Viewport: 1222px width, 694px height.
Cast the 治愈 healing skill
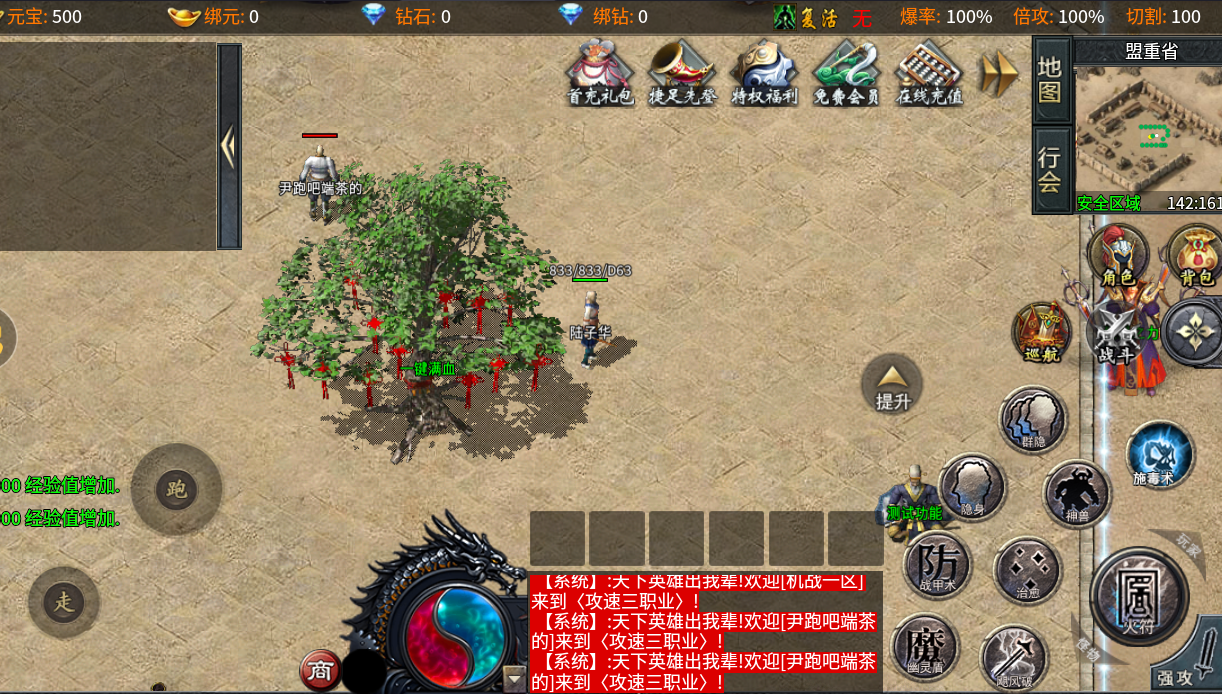pos(1027,571)
